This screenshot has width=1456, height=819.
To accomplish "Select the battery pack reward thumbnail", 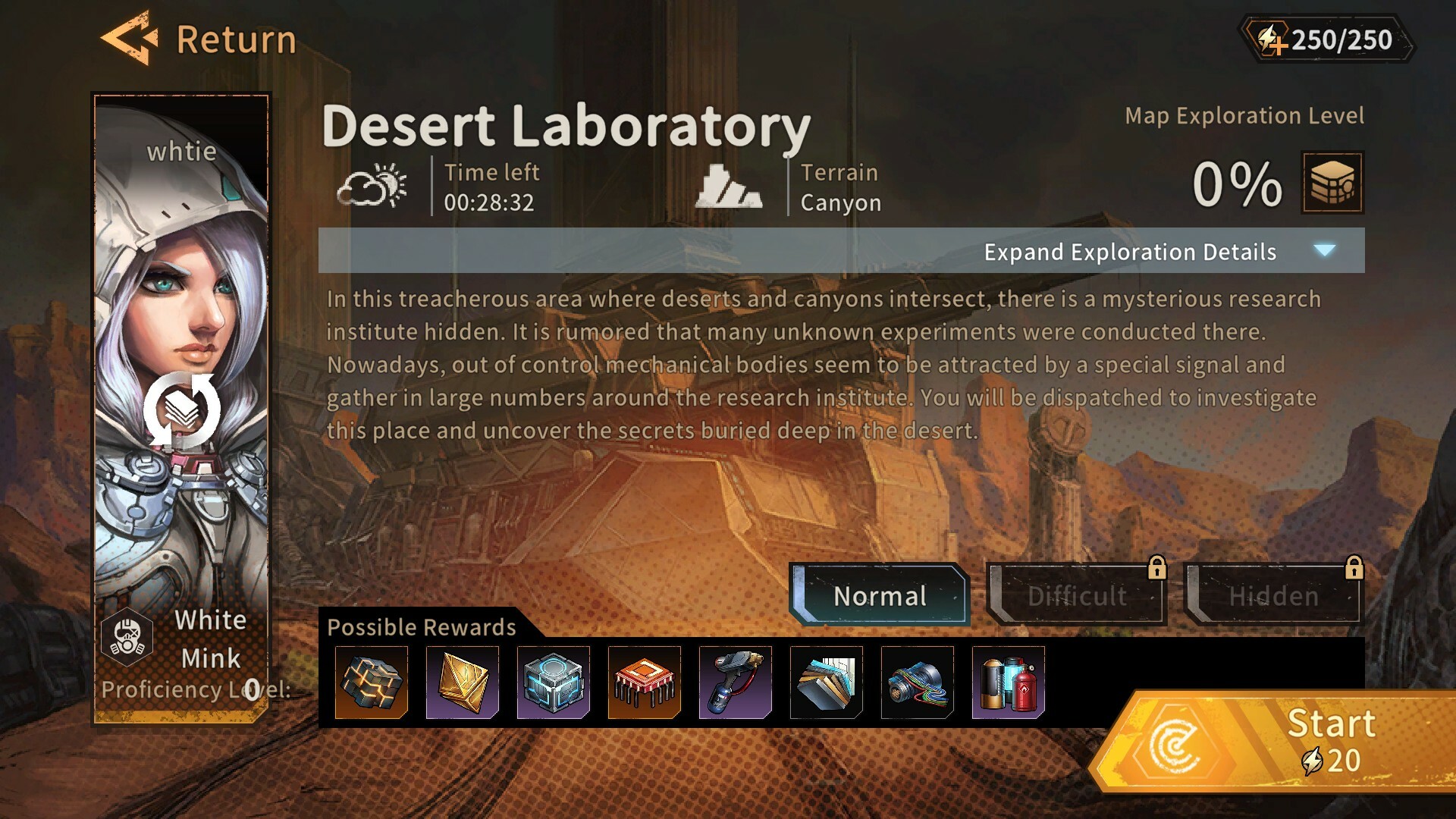I will [x=1009, y=682].
